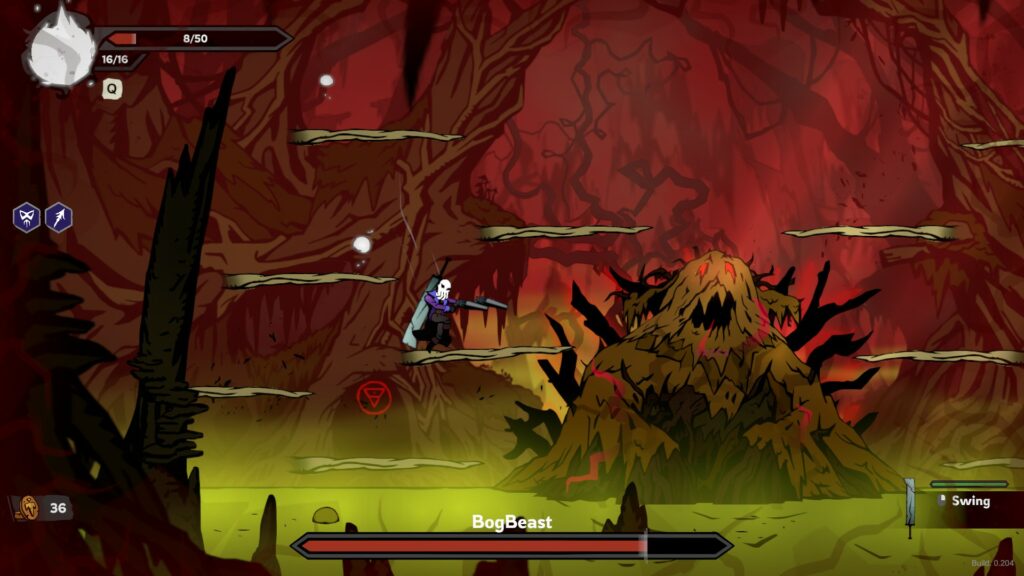Image resolution: width=1024 pixels, height=576 pixels.
Task: Open the gold coin currency icon
Action: (x=27, y=508)
